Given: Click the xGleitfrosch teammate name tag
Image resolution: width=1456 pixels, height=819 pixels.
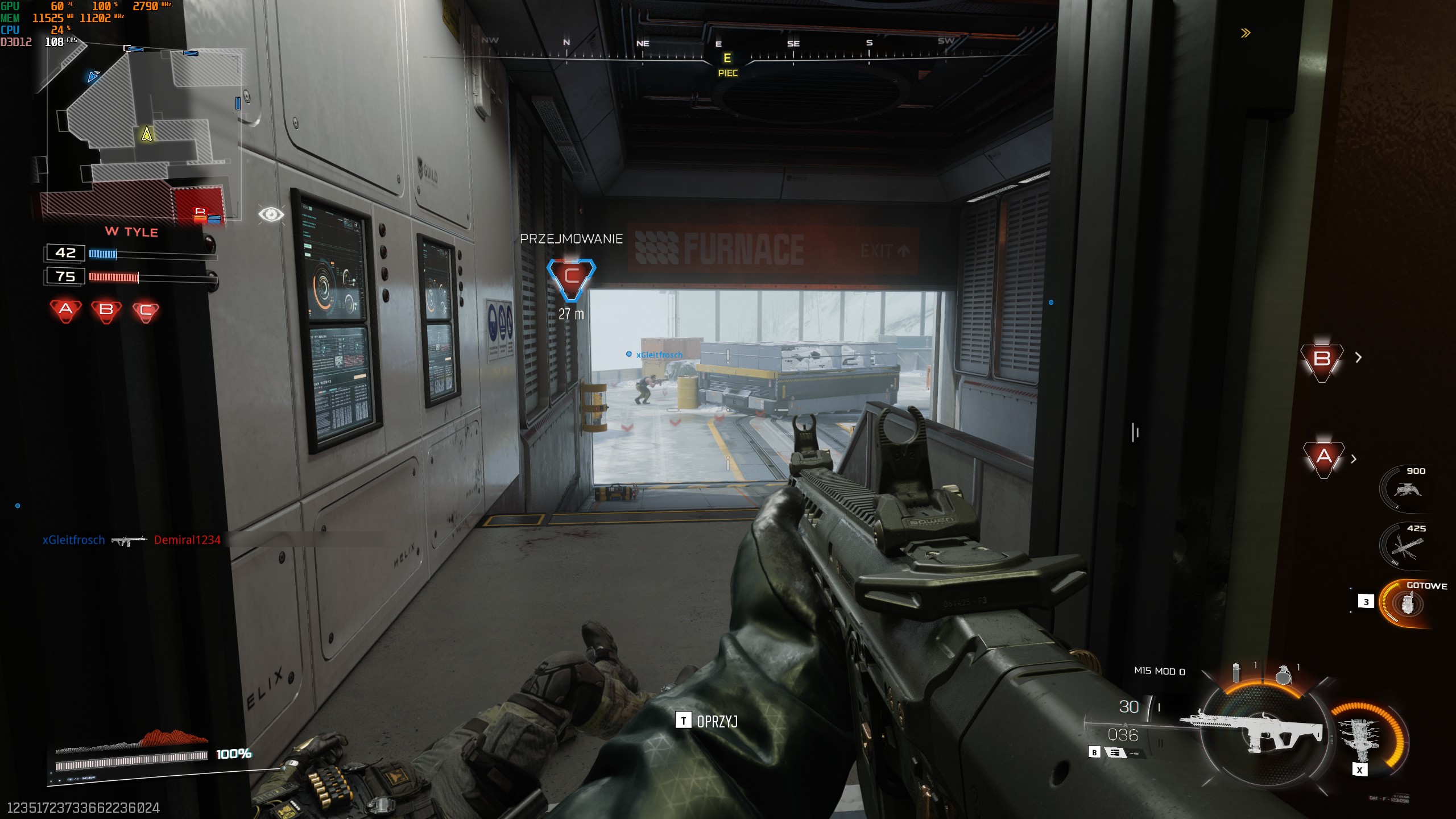Looking at the screenshot, I should click(x=659, y=355).
